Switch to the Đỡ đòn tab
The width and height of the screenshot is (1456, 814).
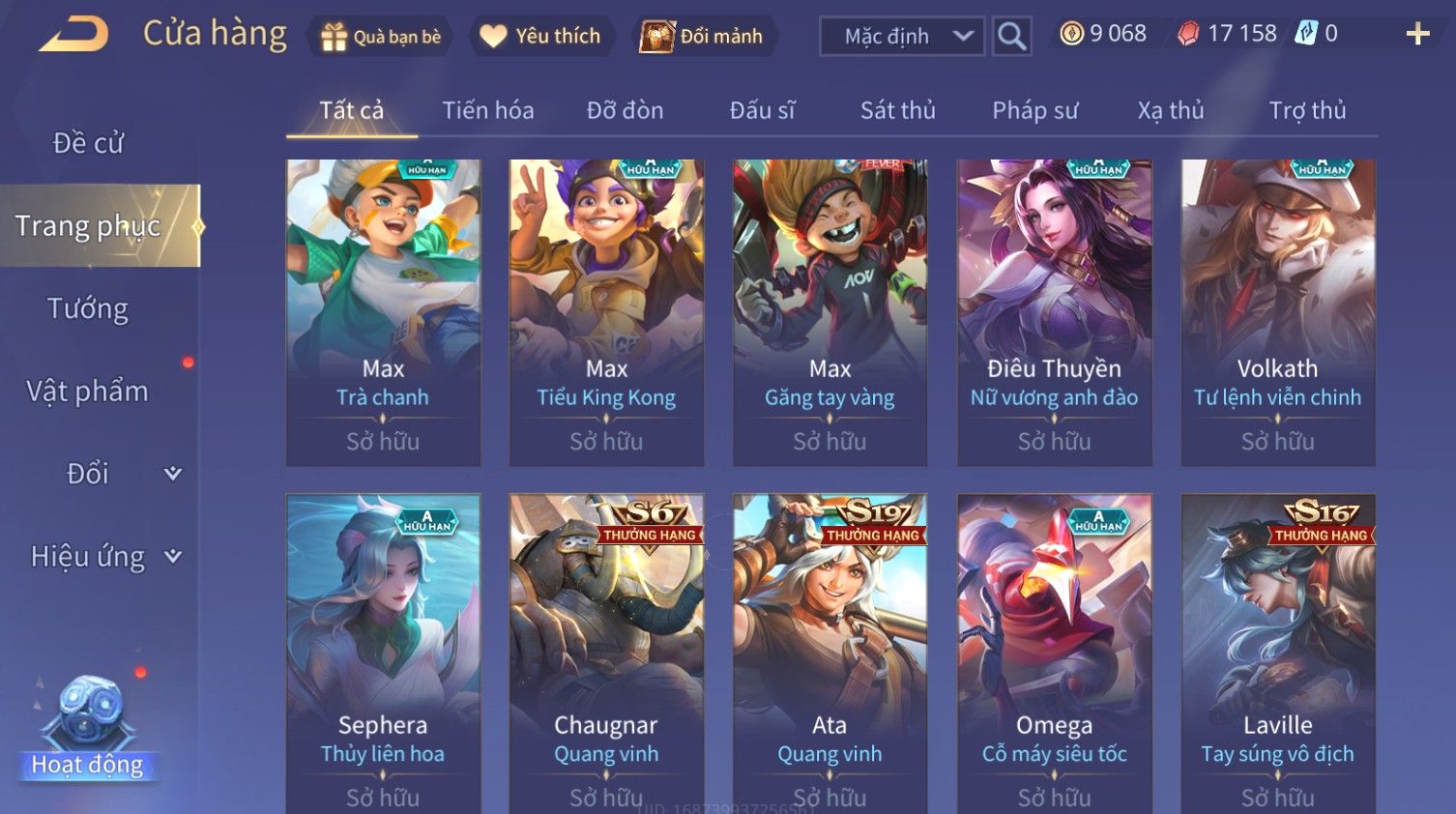[625, 110]
